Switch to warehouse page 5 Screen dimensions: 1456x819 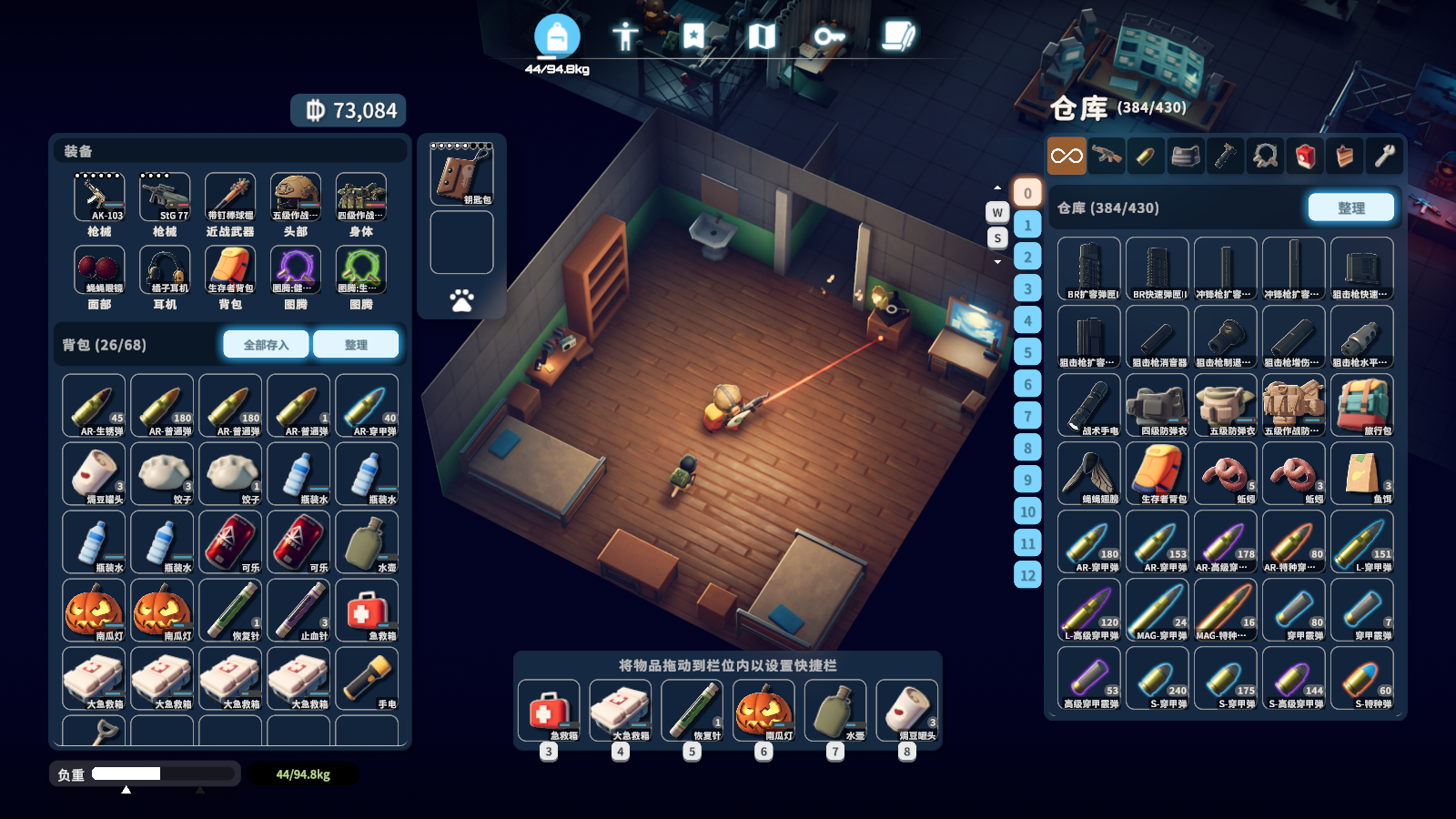pyautogui.click(x=1027, y=352)
